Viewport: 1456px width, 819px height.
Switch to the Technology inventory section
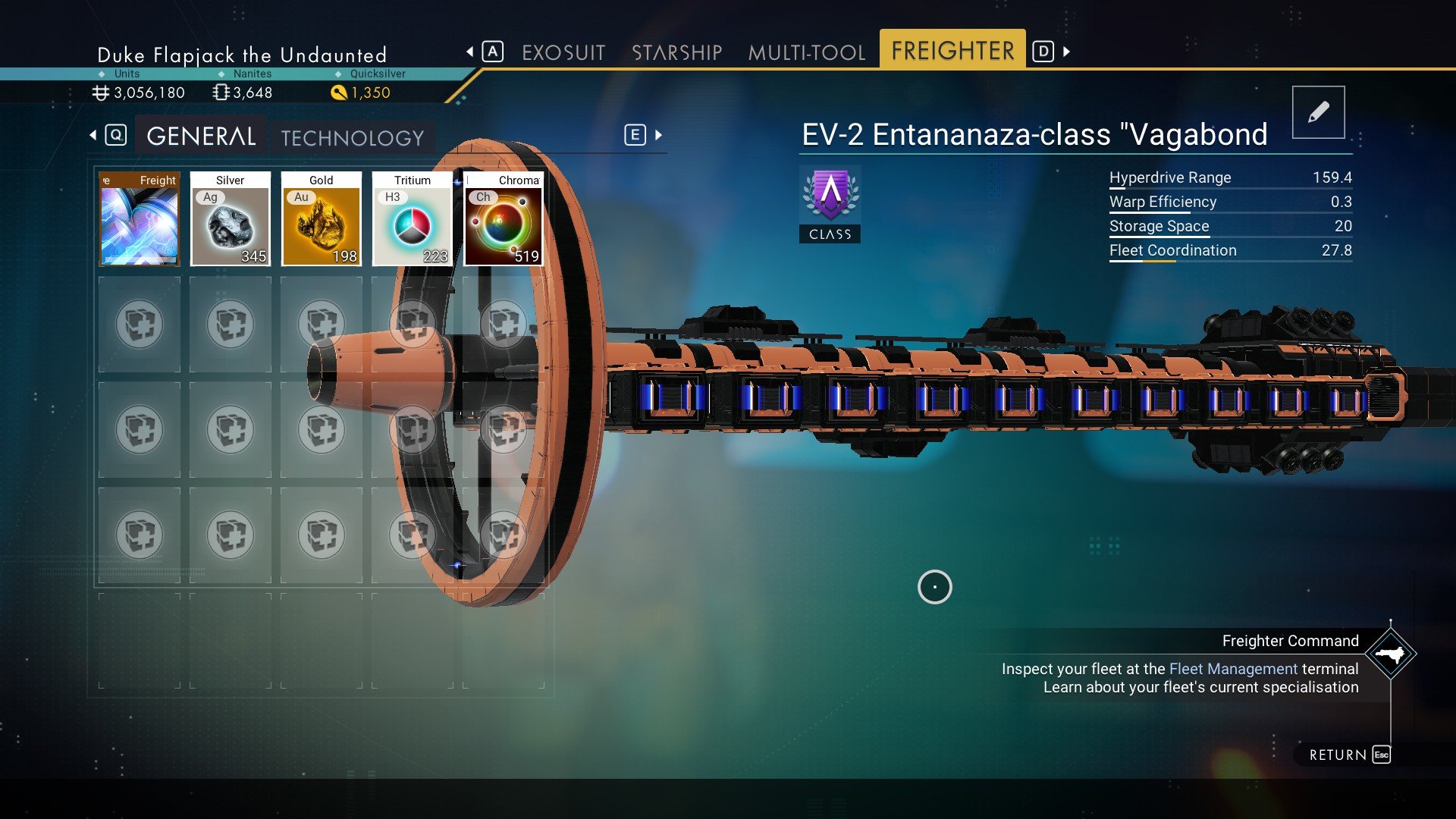click(353, 138)
